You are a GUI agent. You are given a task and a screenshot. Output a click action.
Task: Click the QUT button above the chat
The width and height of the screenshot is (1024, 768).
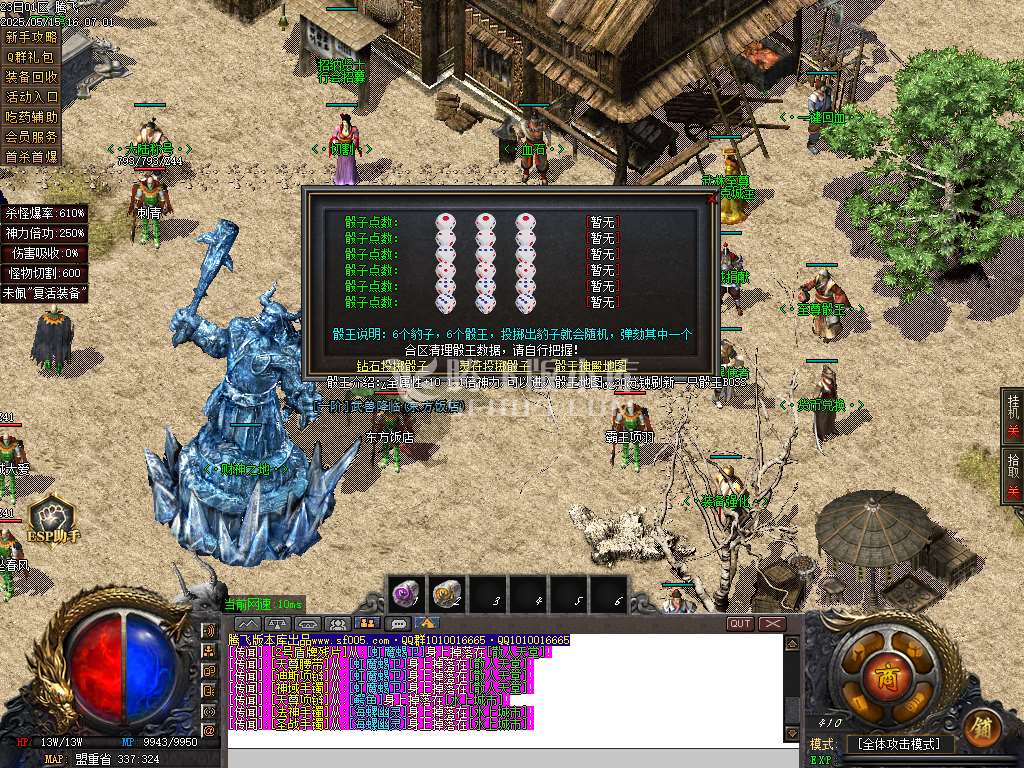pyautogui.click(x=740, y=623)
